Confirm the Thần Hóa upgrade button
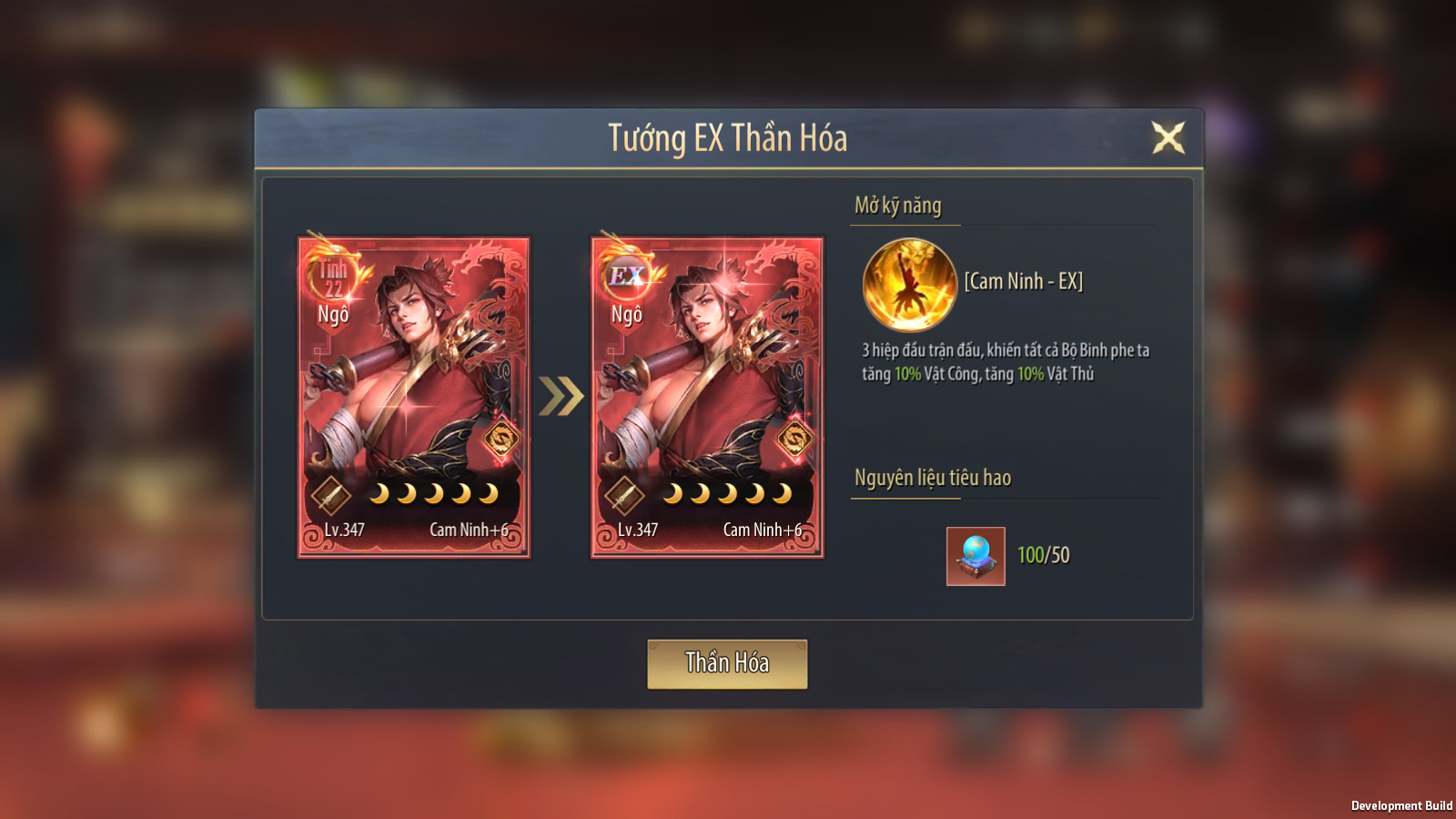The image size is (1456, 819). (727, 663)
